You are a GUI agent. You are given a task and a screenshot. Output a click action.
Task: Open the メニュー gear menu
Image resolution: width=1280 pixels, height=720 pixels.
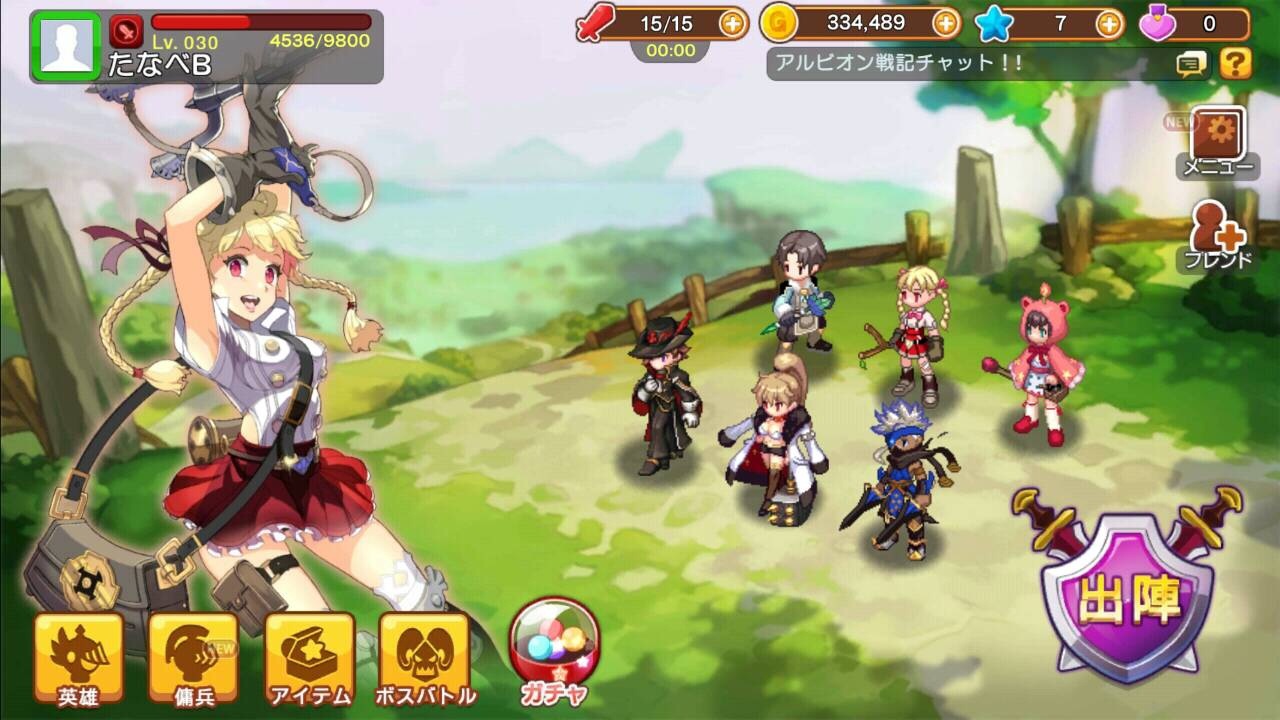(1216, 141)
